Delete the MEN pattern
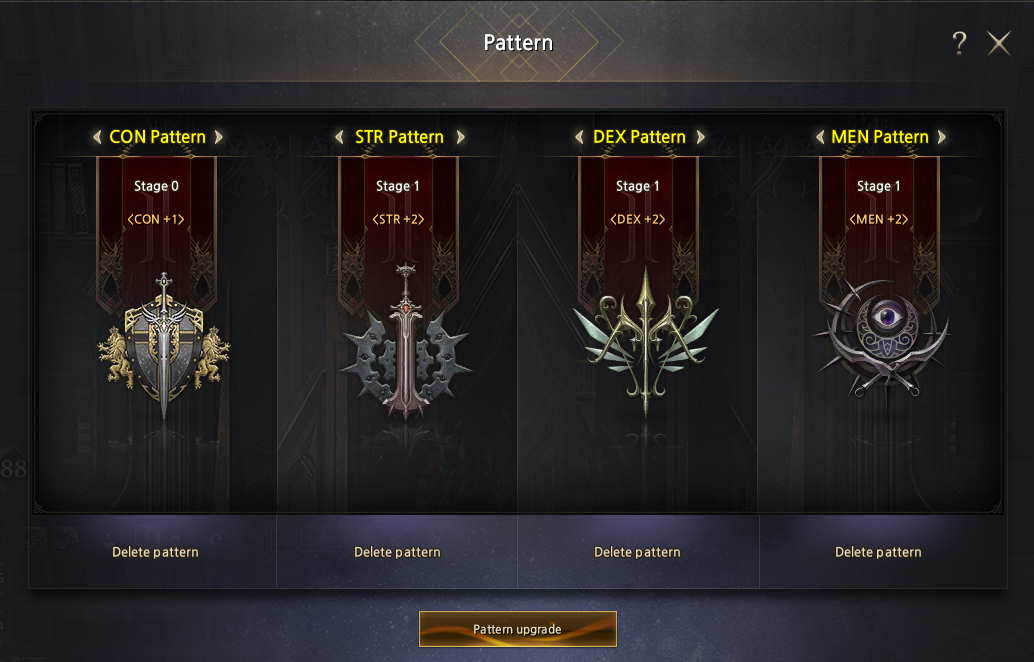Image resolution: width=1034 pixels, height=662 pixels. pyautogui.click(x=878, y=552)
